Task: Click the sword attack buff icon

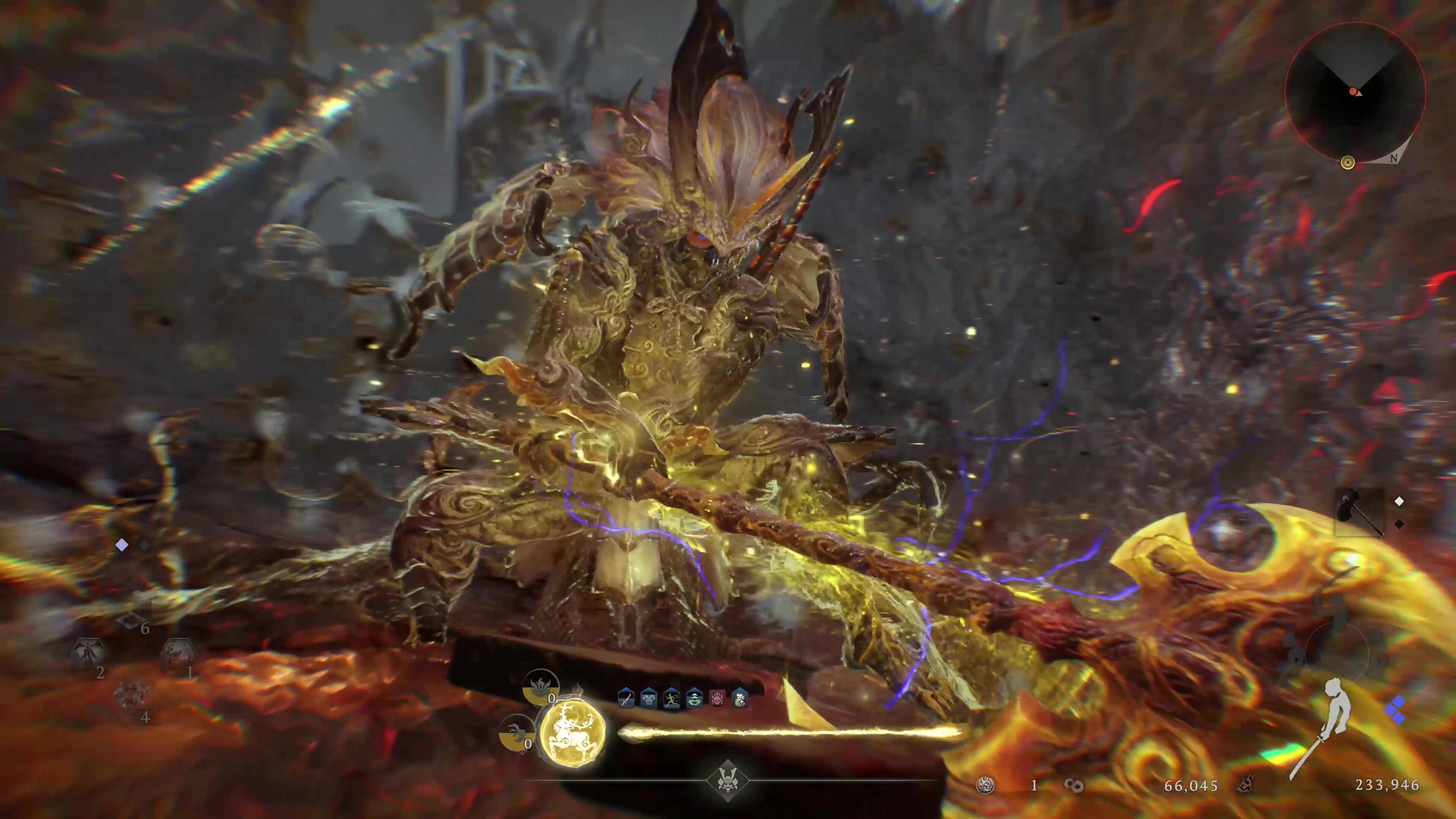Action: pyautogui.click(x=626, y=699)
